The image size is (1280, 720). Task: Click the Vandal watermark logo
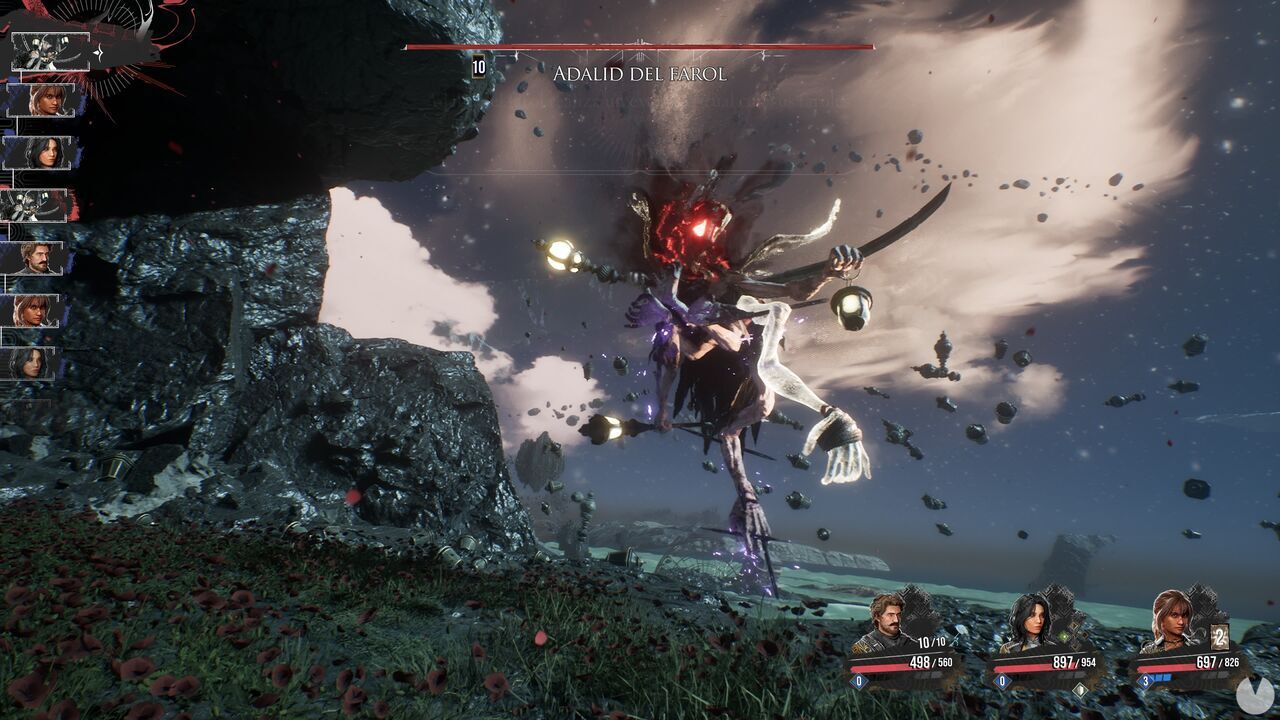click(x=1254, y=696)
